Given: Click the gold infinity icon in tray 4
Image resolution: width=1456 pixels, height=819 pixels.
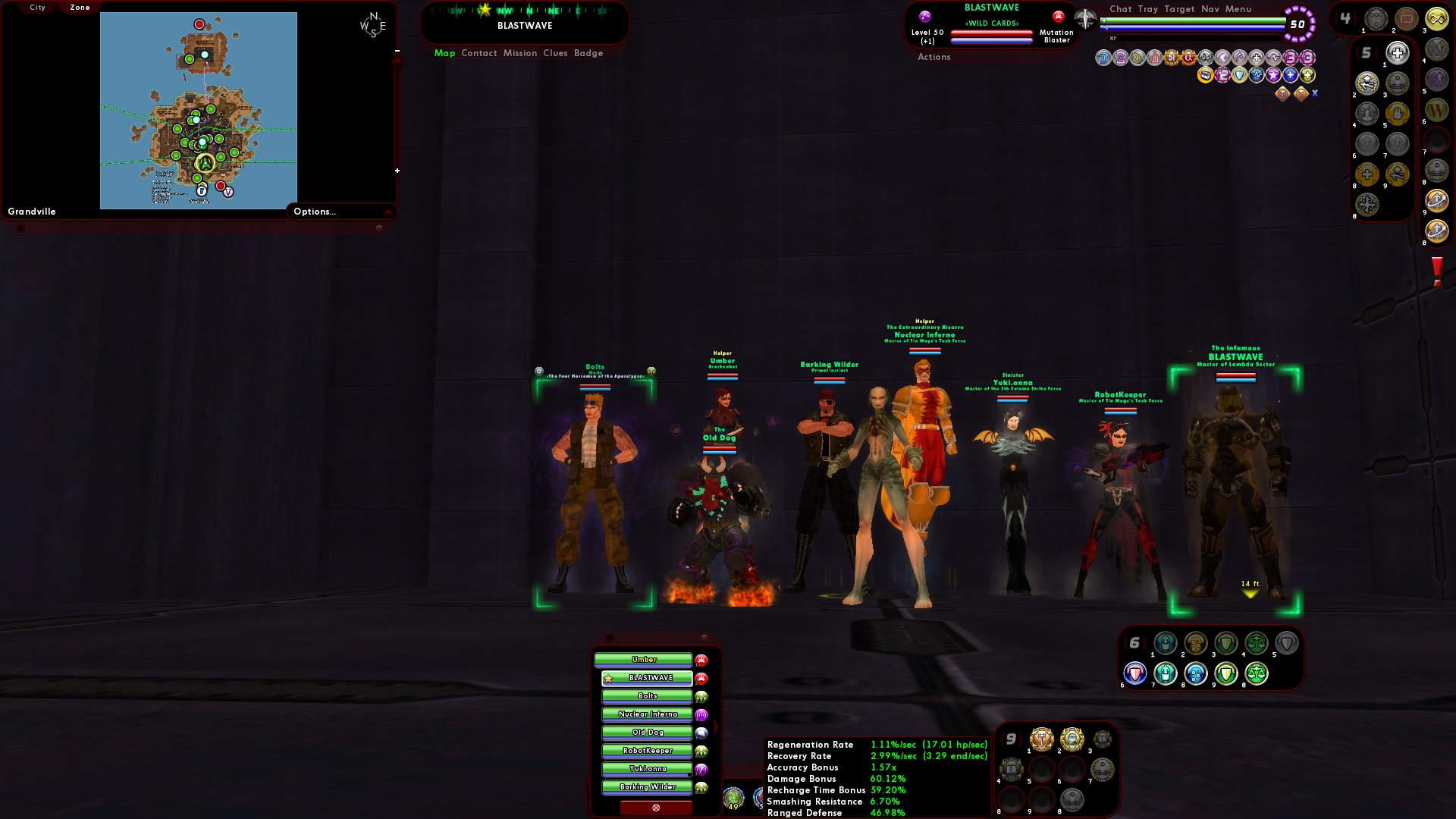Looking at the screenshot, I should (1436, 19).
